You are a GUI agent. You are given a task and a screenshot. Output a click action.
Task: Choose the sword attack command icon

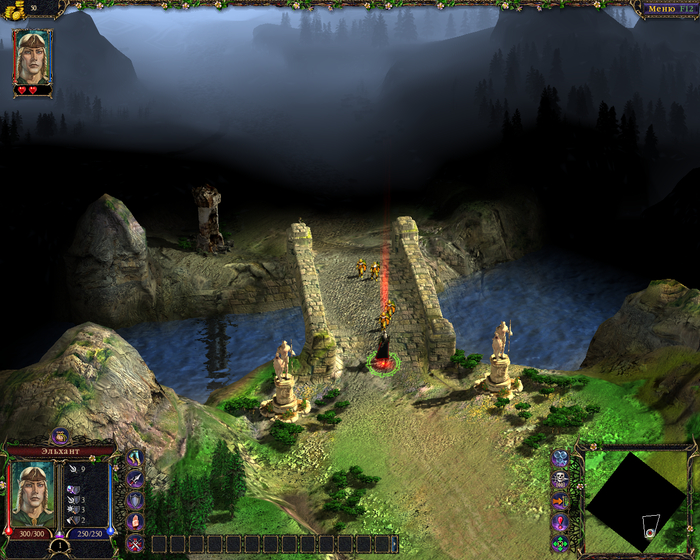pyautogui.click(x=136, y=479)
